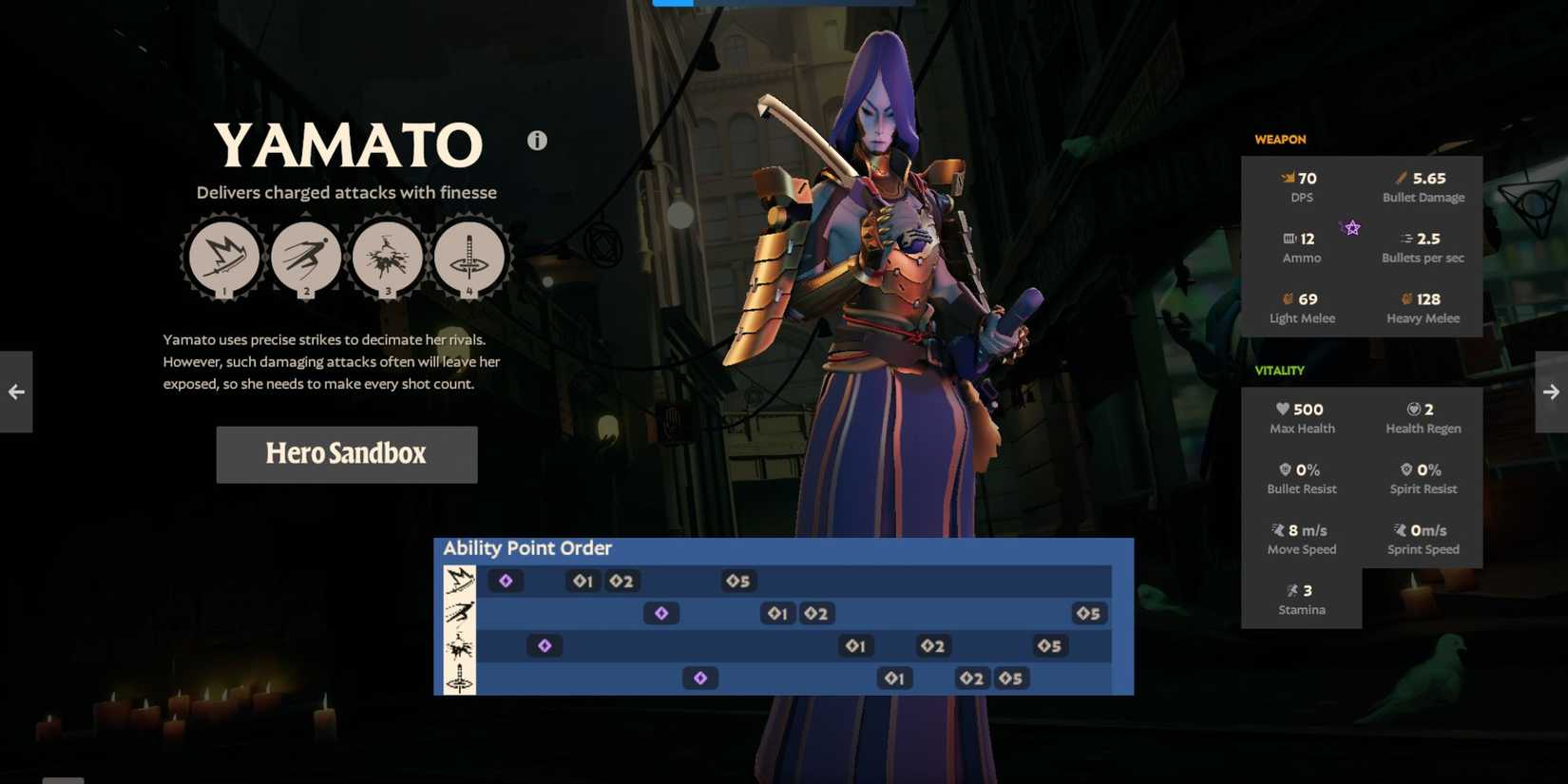Click the Stamina lightning icon in the Vitality panel
This screenshot has width=1568, height=784.
pos(1290,590)
